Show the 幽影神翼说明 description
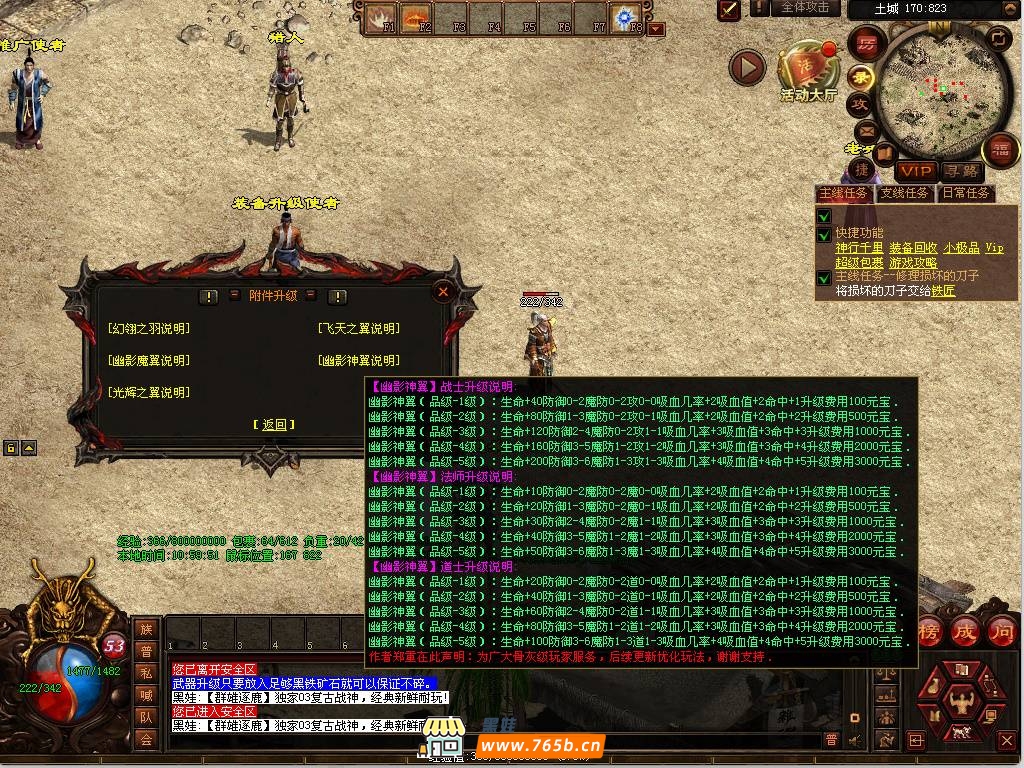1024x768 pixels. 358,361
